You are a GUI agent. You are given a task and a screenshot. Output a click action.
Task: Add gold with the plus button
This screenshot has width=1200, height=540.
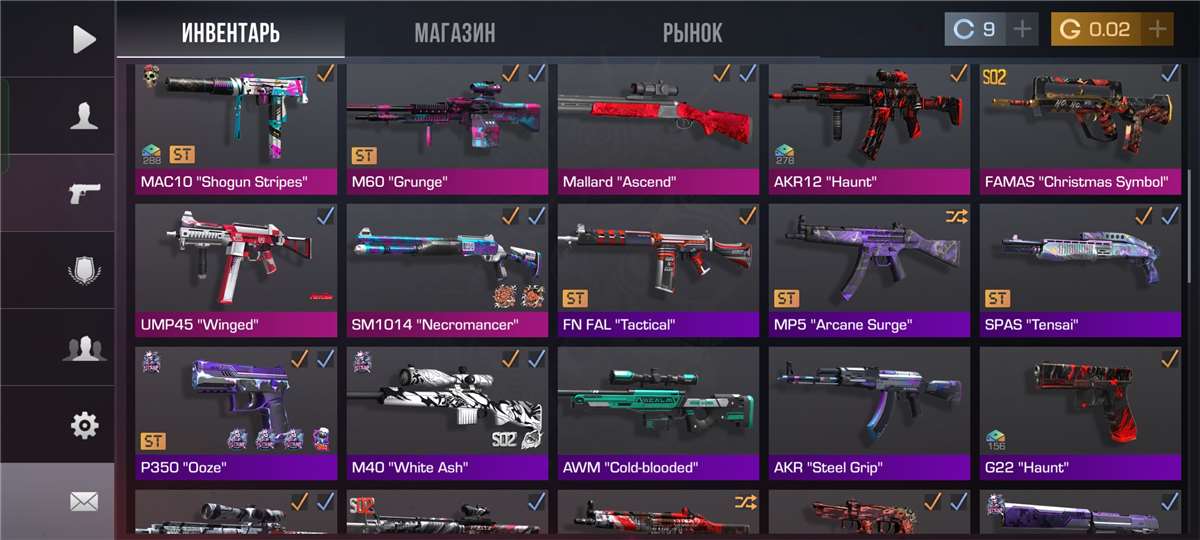tap(1157, 30)
